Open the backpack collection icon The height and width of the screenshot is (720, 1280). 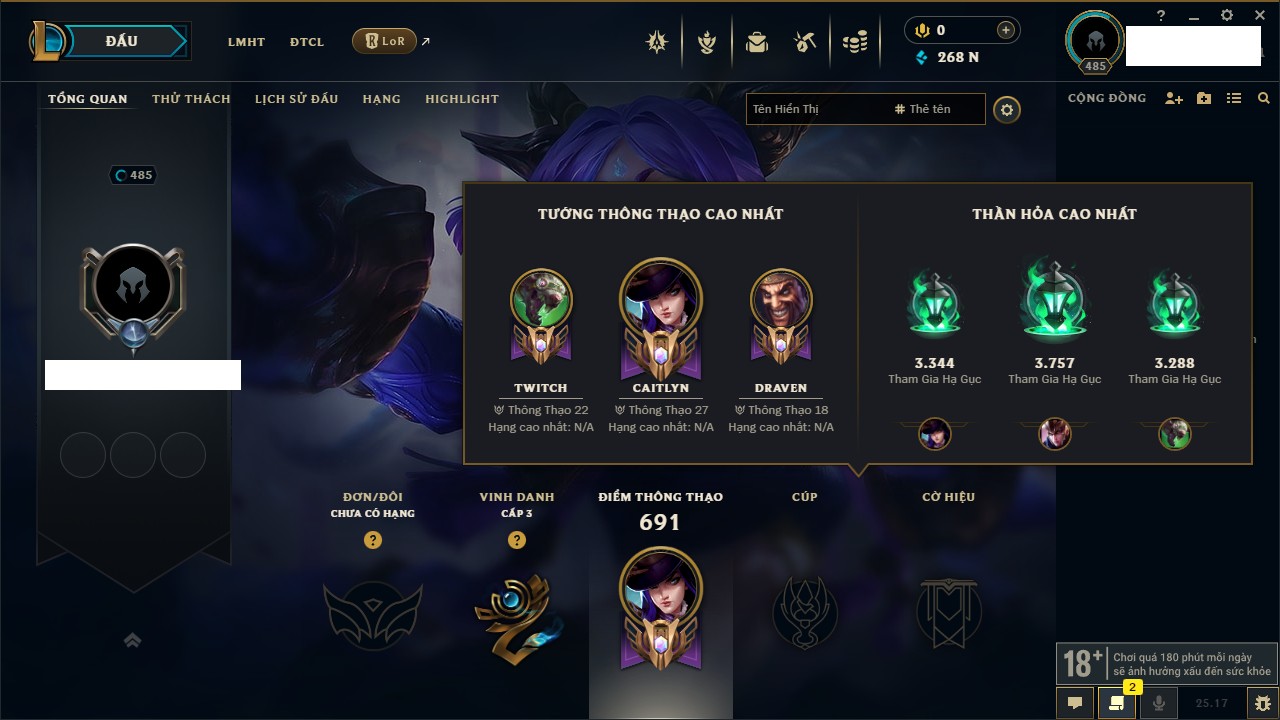point(756,42)
